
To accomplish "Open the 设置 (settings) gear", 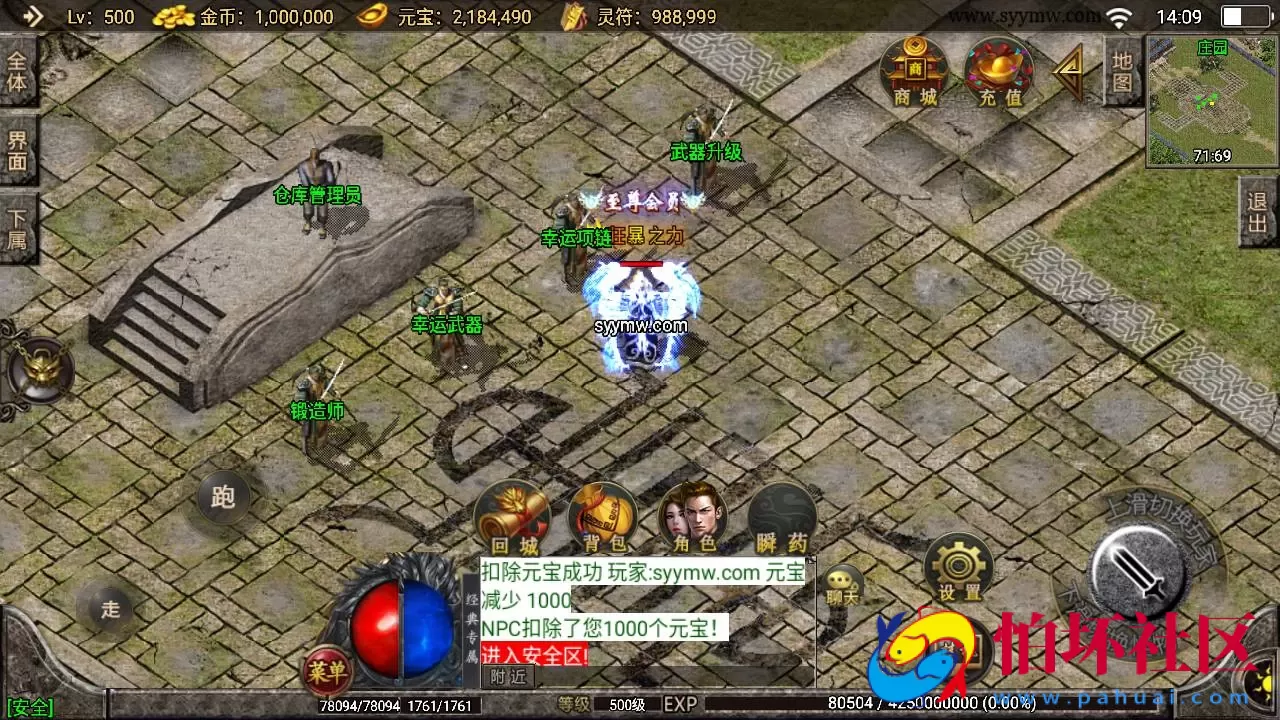I will [957, 566].
